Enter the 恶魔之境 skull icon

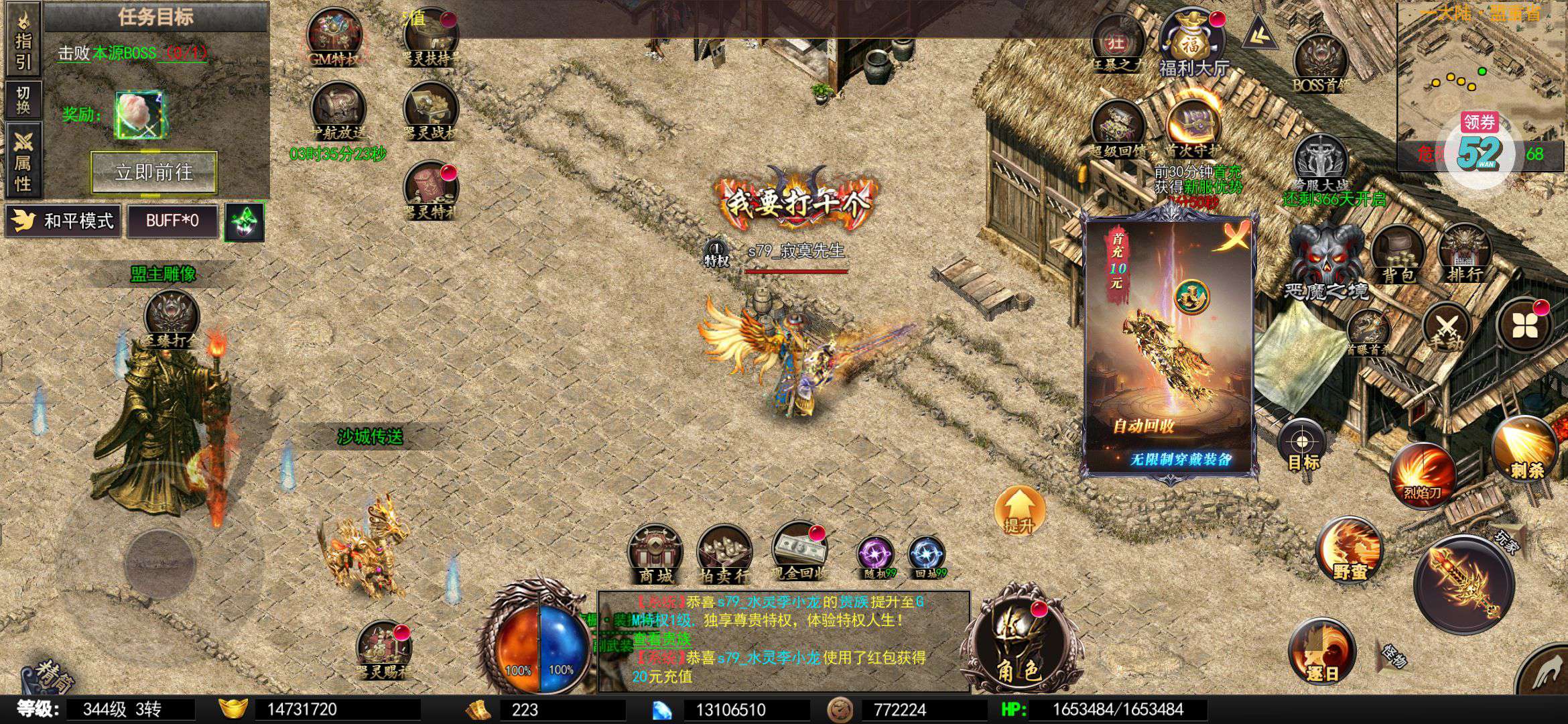click(x=1325, y=258)
